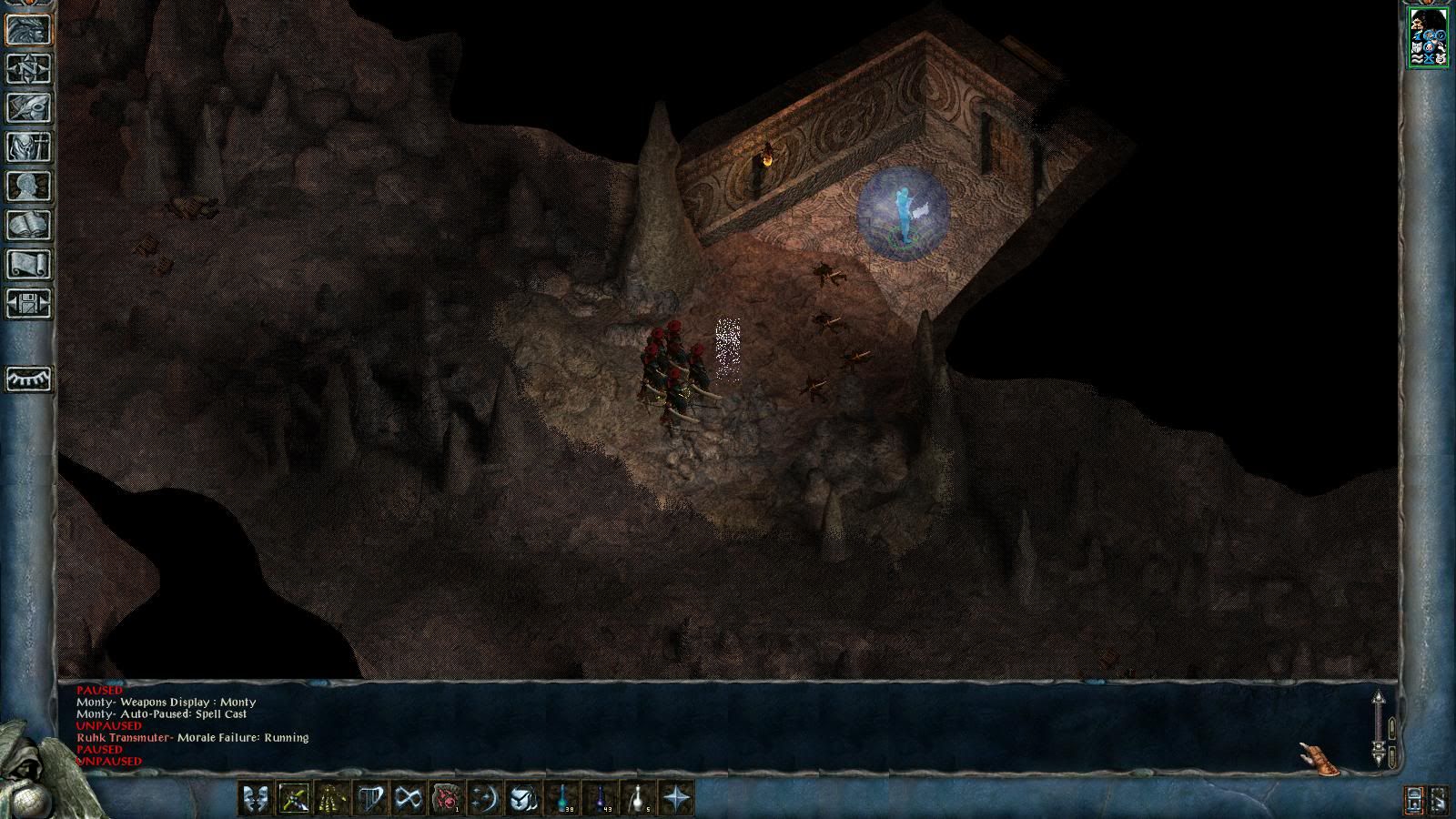Image resolution: width=1456 pixels, height=819 pixels.
Task: Click the gauntlet hand icon beside message log
Action: [1318, 757]
